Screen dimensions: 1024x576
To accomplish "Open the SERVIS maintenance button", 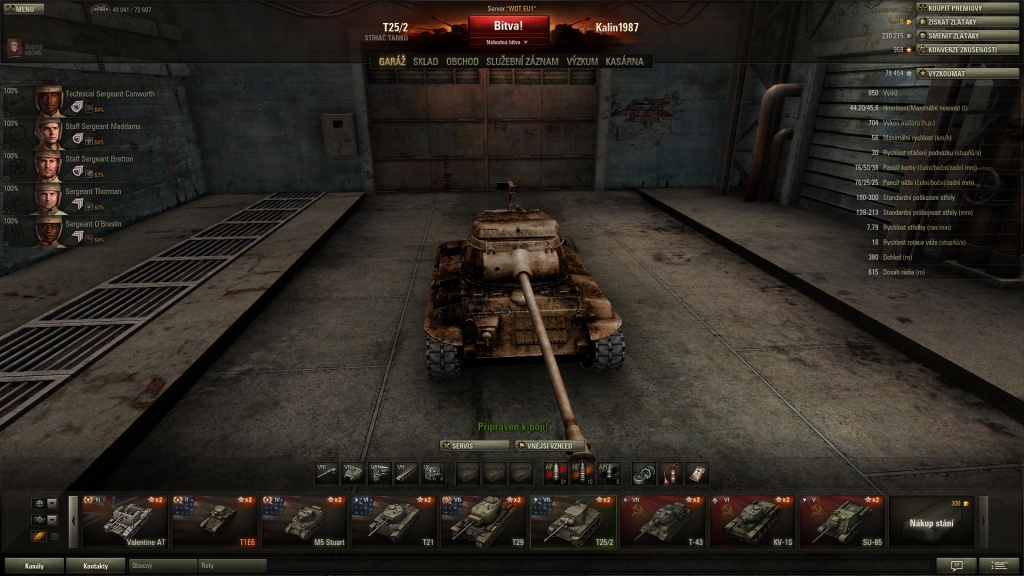I will pyautogui.click(x=467, y=445).
